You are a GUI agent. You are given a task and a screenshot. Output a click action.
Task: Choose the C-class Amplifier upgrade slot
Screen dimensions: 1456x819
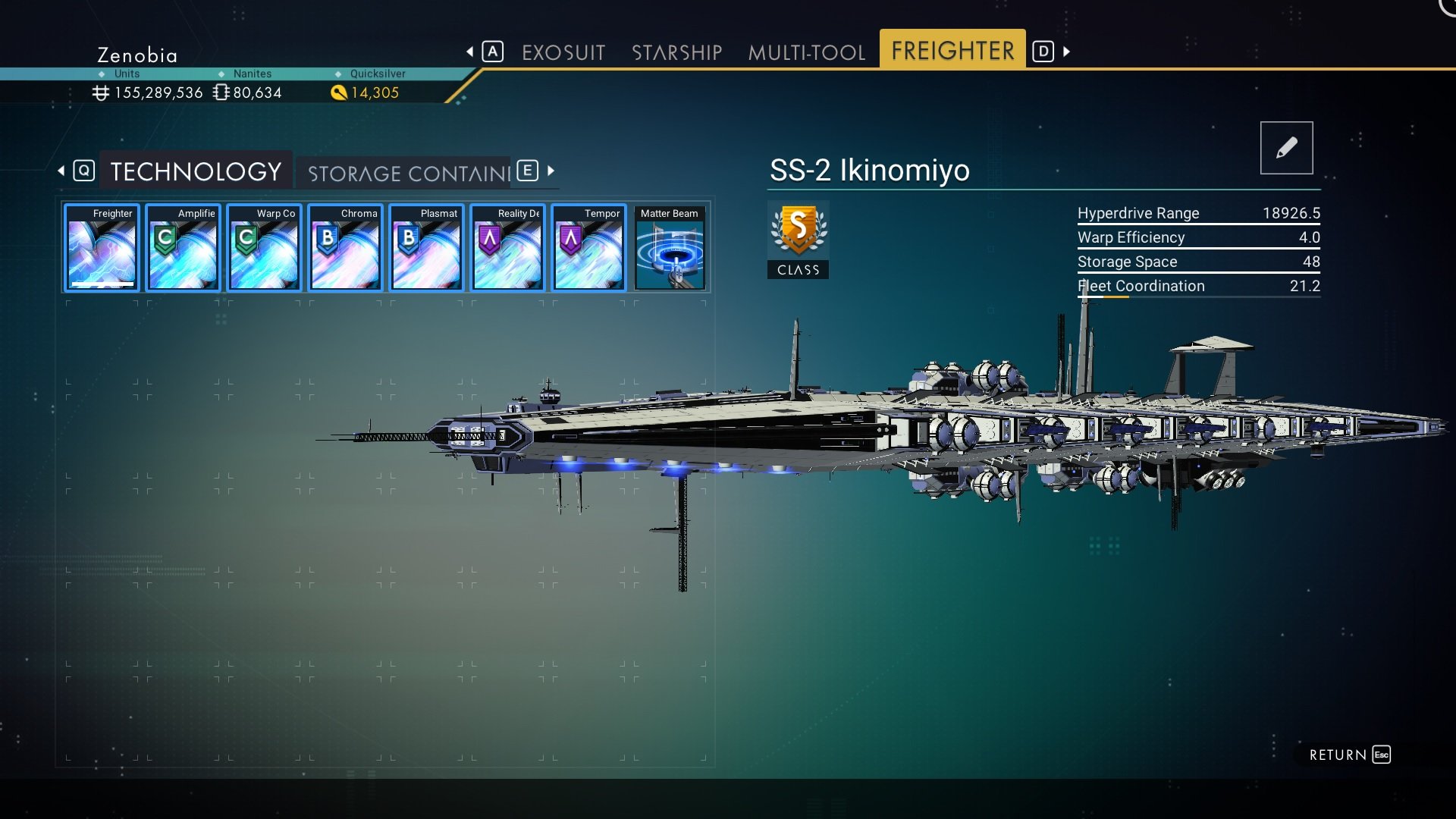pos(183,248)
